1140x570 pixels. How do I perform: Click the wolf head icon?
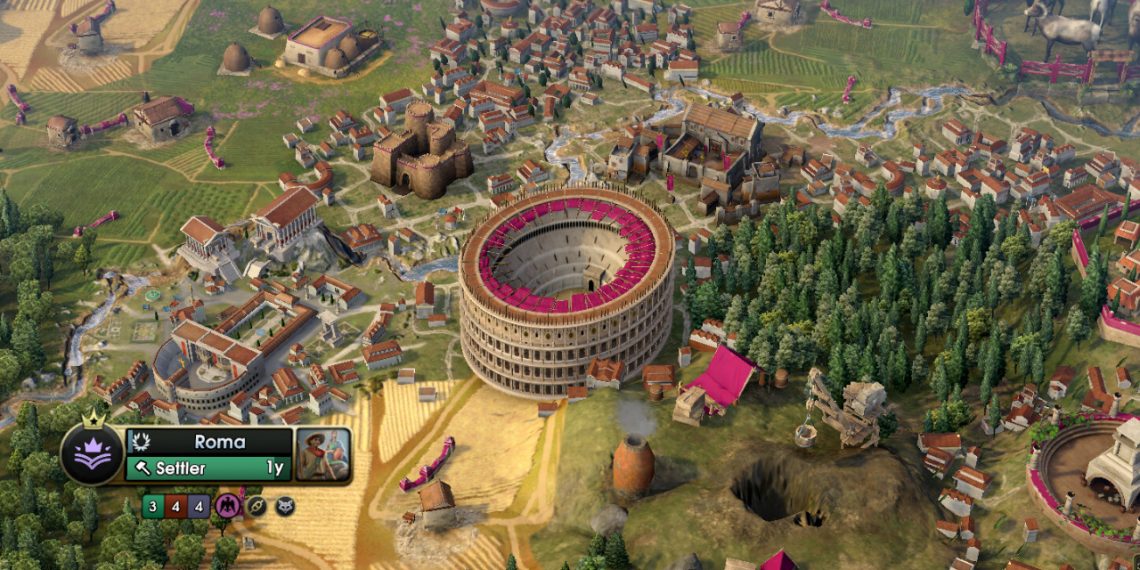[285, 506]
